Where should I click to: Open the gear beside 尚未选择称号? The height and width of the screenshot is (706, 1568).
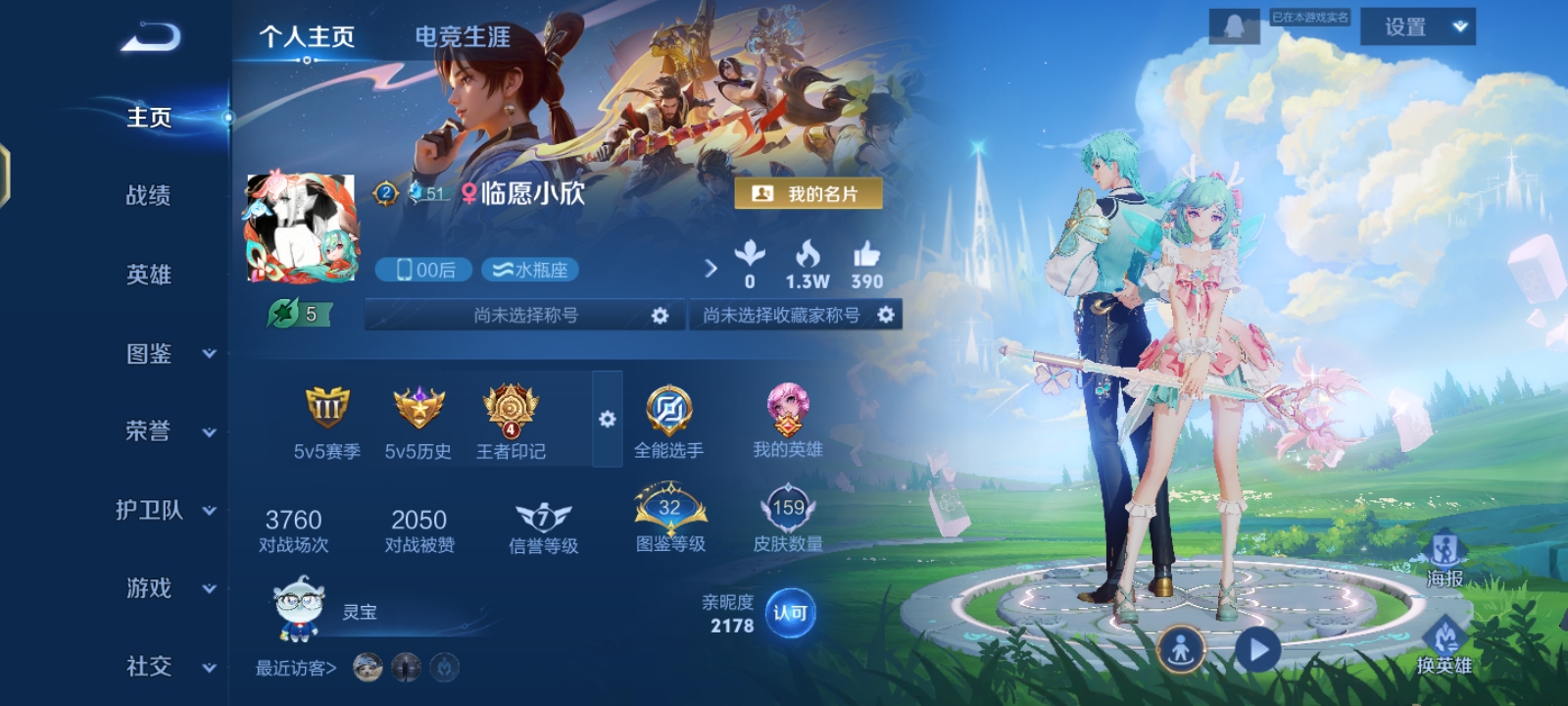[661, 315]
